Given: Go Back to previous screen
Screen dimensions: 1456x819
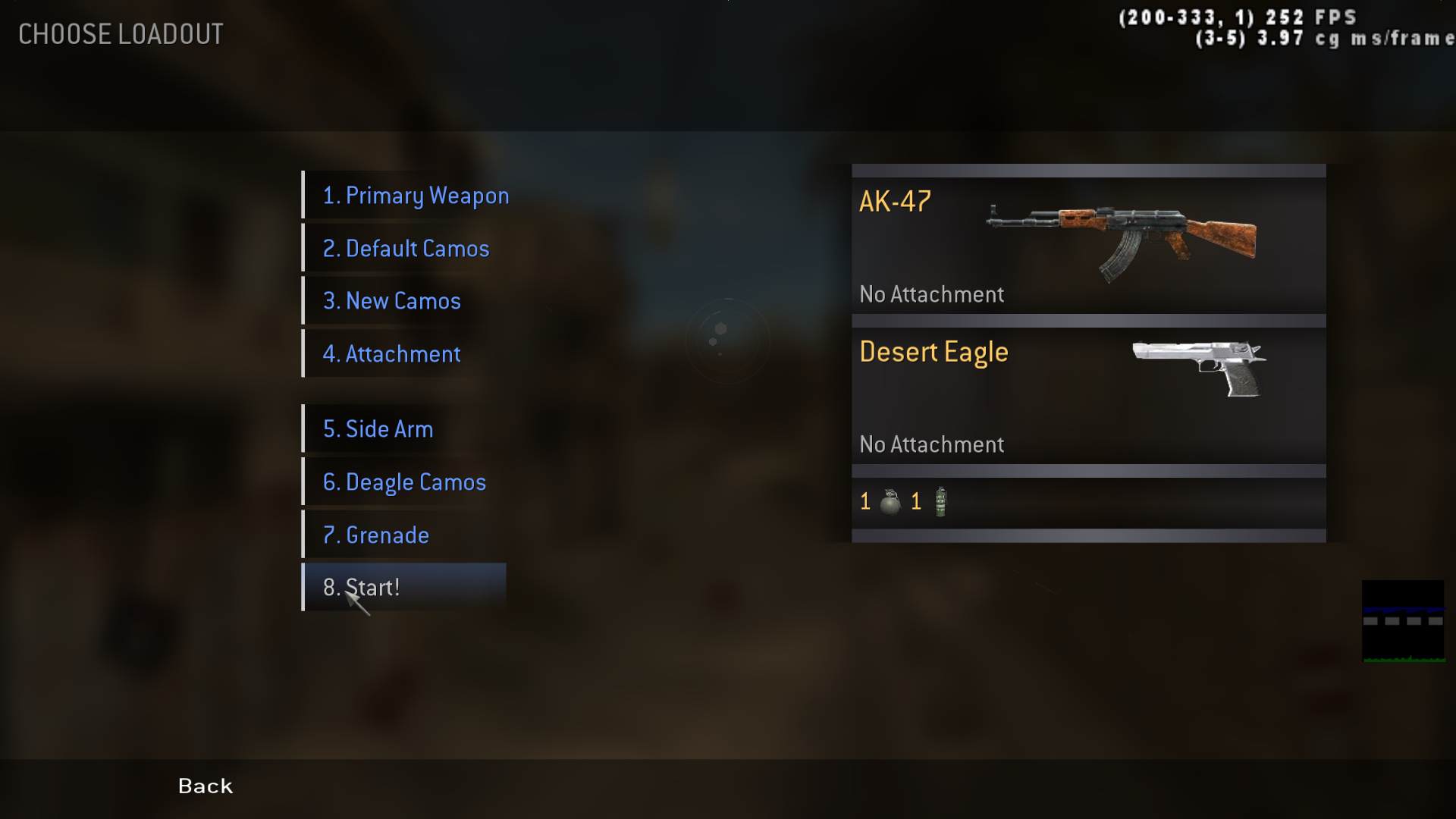Looking at the screenshot, I should pyautogui.click(x=206, y=786).
